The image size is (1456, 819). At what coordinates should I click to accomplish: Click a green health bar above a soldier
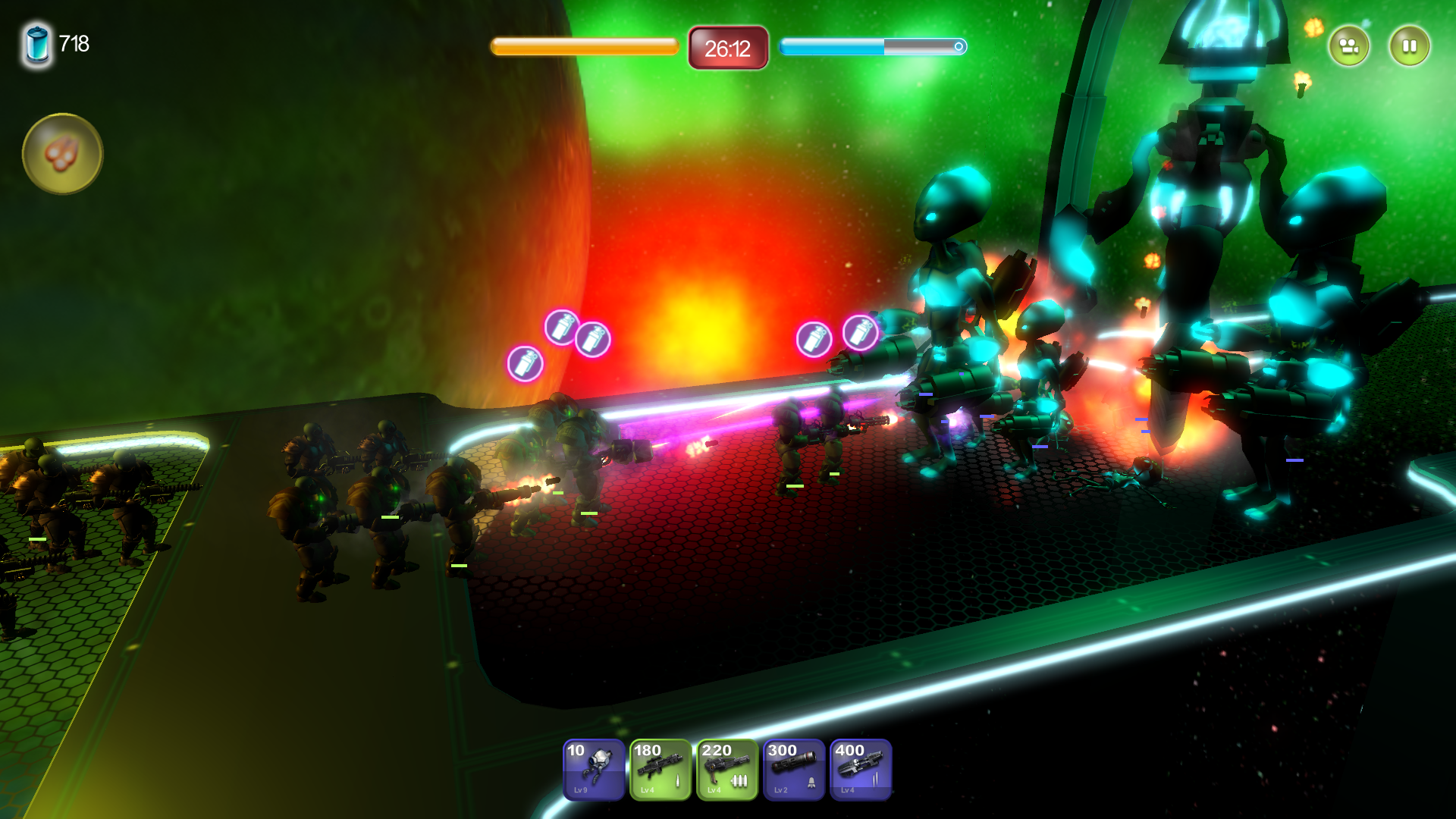[x=388, y=516]
